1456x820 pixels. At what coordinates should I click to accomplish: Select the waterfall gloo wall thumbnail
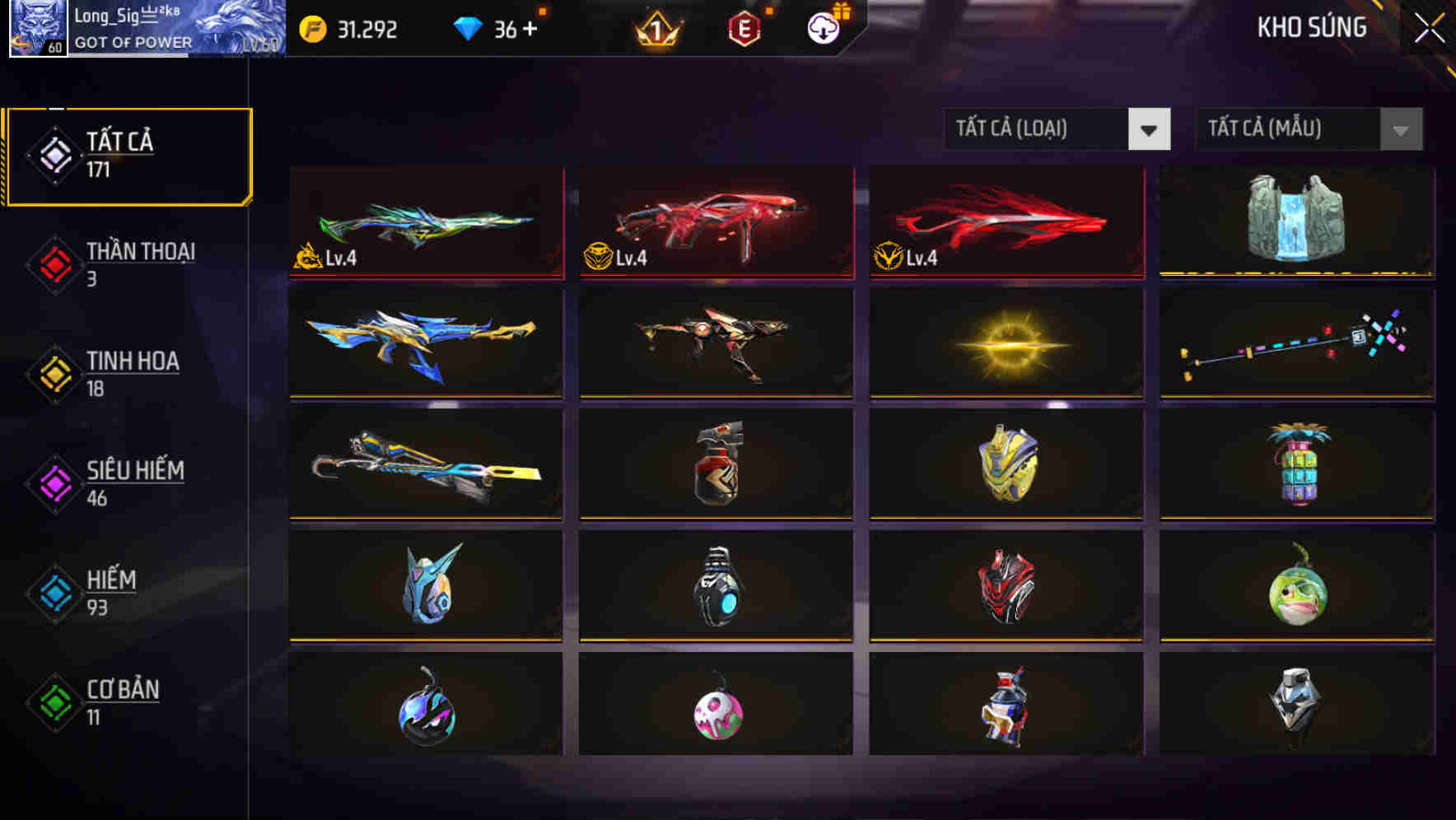point(1296,222)
